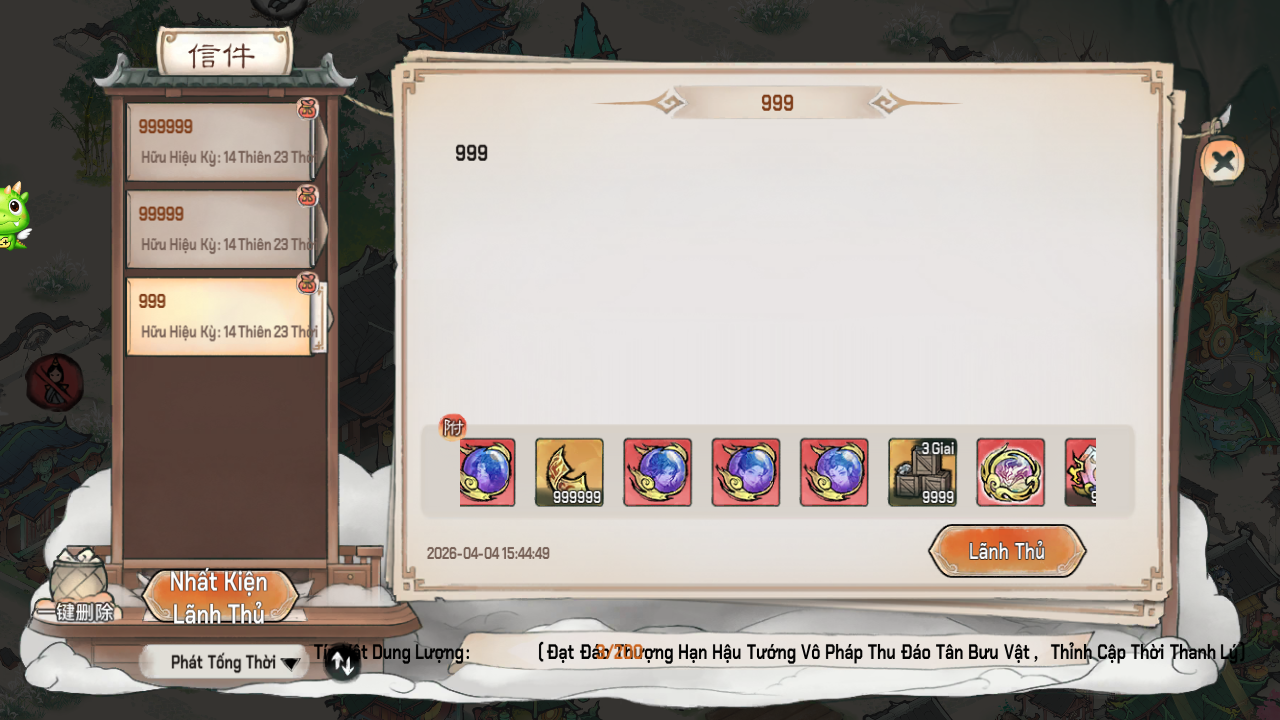Inspect the 3 Giai crate attachment
The width and height of the screenshot is (1280, 720).
click(922, 472)
